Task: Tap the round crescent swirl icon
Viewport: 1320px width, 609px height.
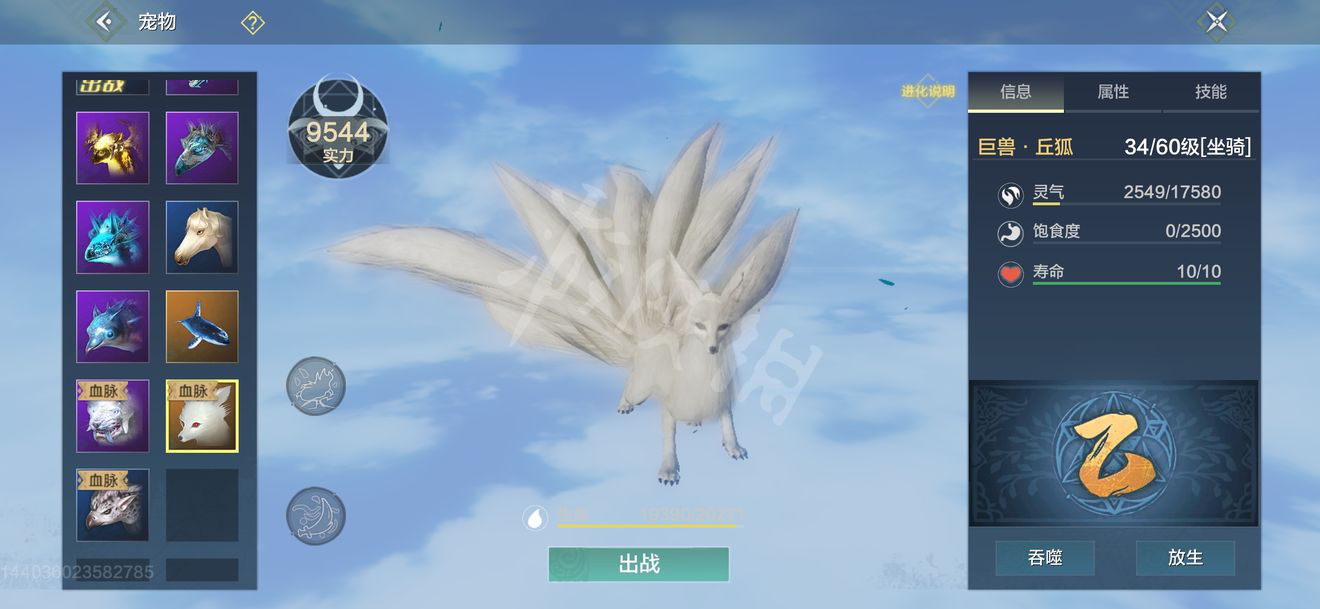Action: tap(316, 516)
